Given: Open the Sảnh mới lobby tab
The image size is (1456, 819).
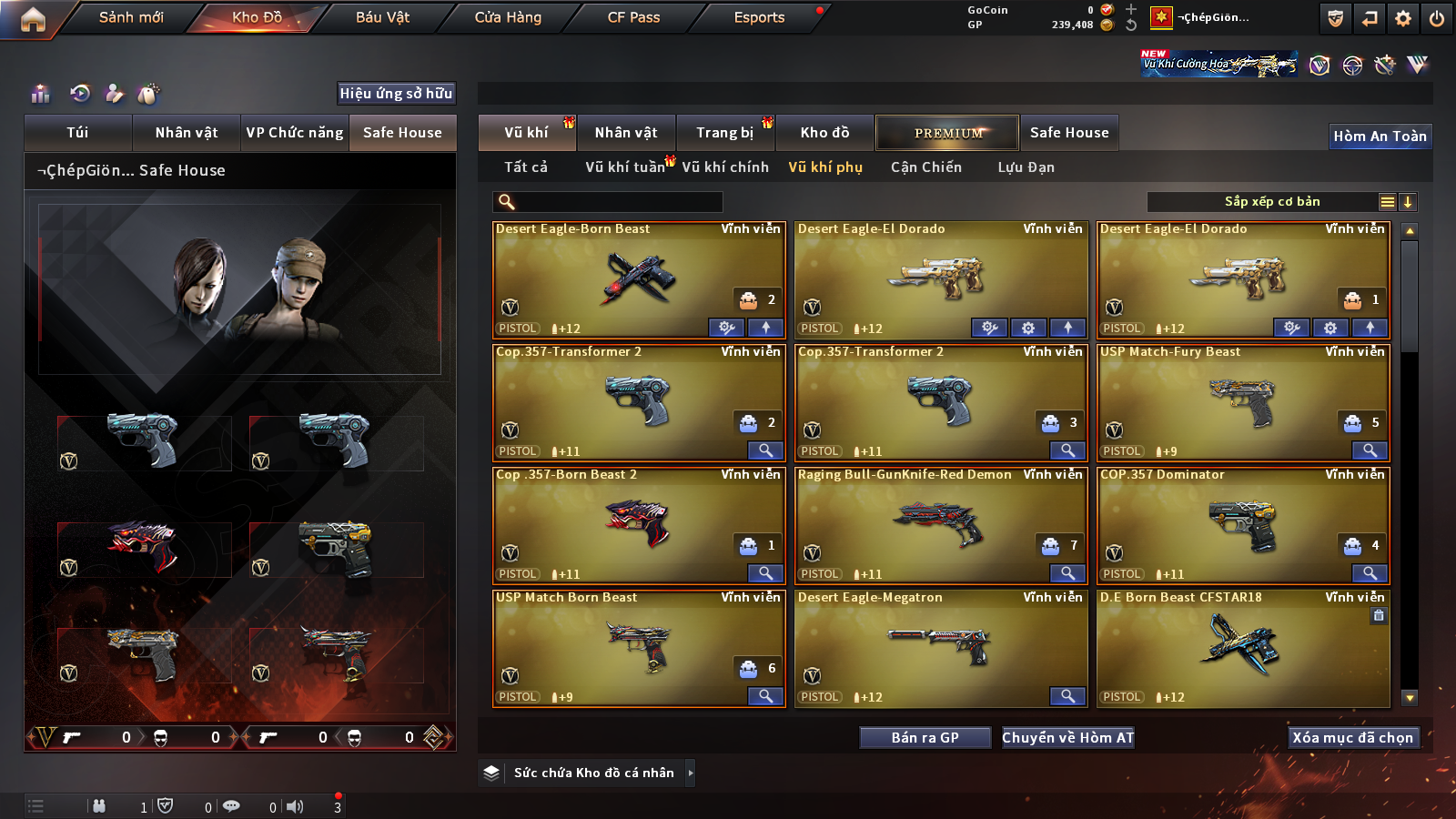Looking at the screenshot, I should pos(131,17).
